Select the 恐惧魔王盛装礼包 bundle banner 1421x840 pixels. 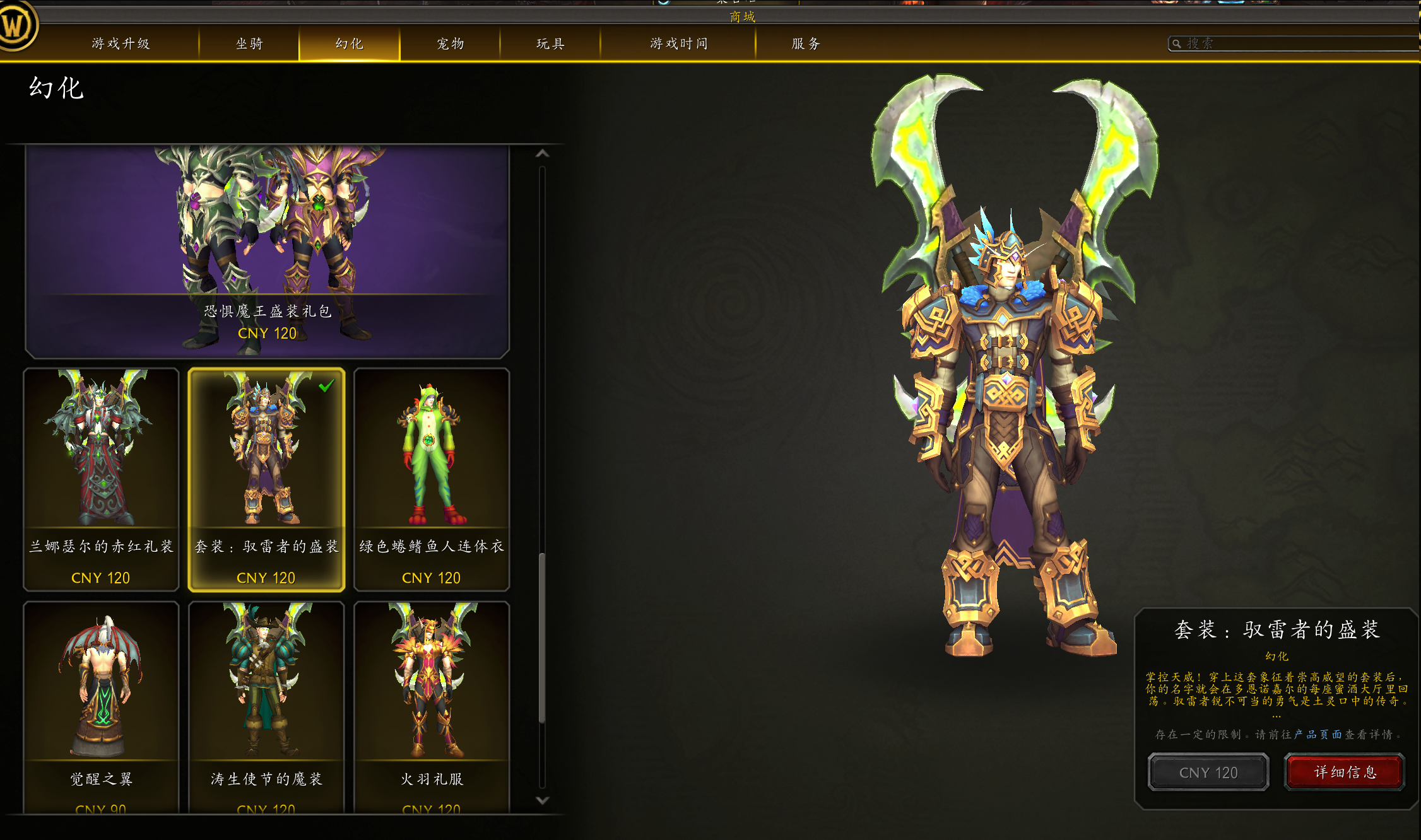(267, 252)
